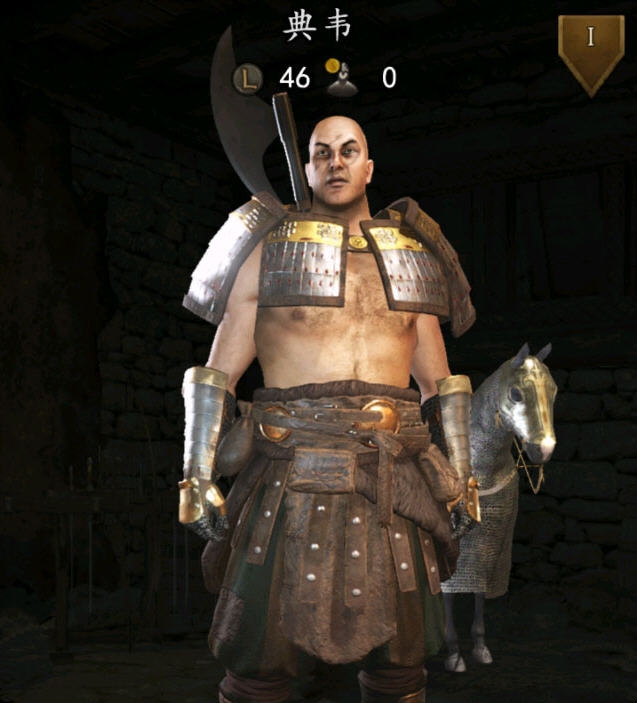Click the gold shield banner marked I

click(x=590, y=50)
